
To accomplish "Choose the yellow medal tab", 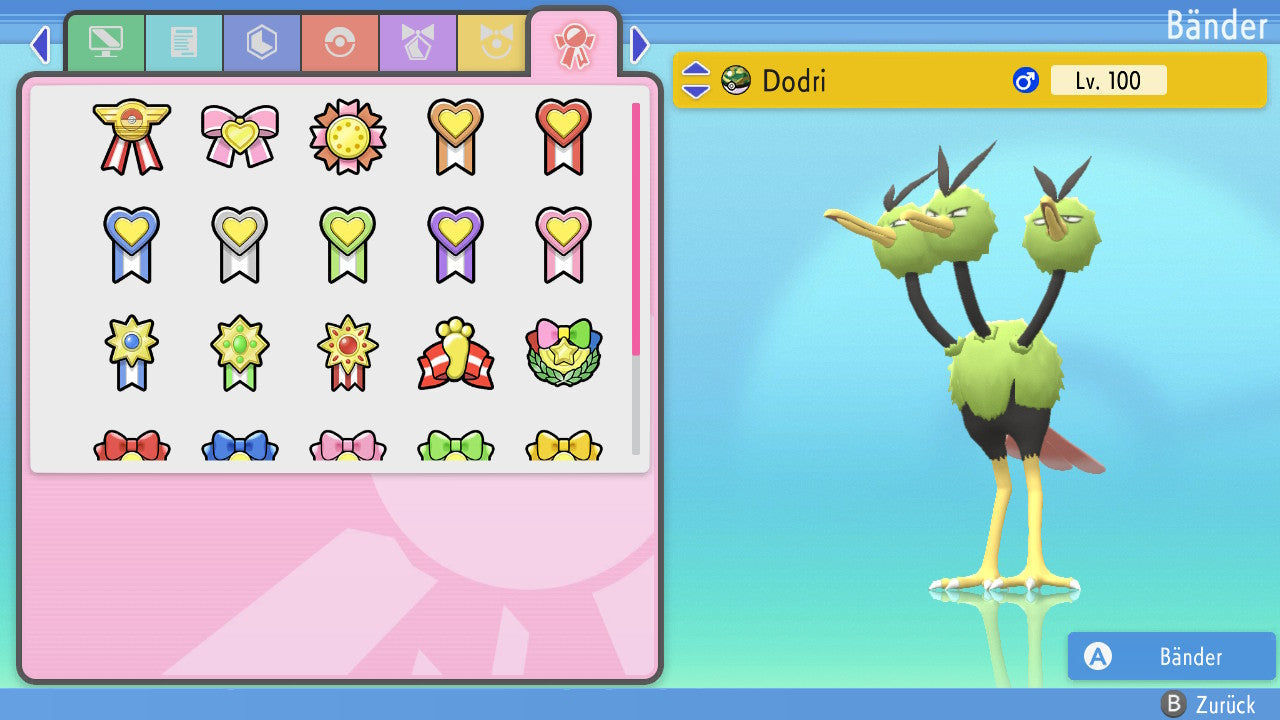I will click(494, 43).
